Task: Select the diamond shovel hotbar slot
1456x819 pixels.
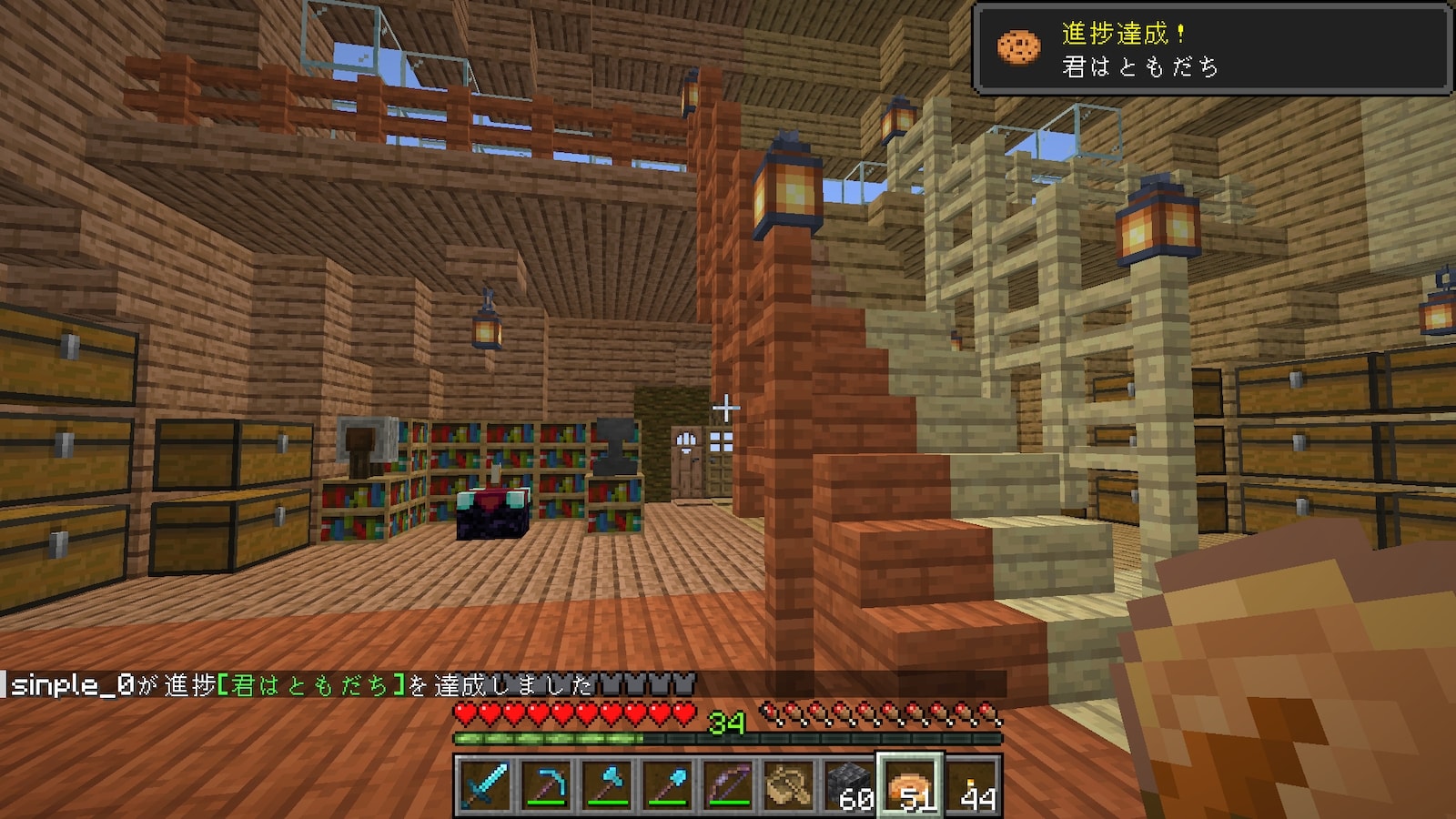Action: point(667,784)
